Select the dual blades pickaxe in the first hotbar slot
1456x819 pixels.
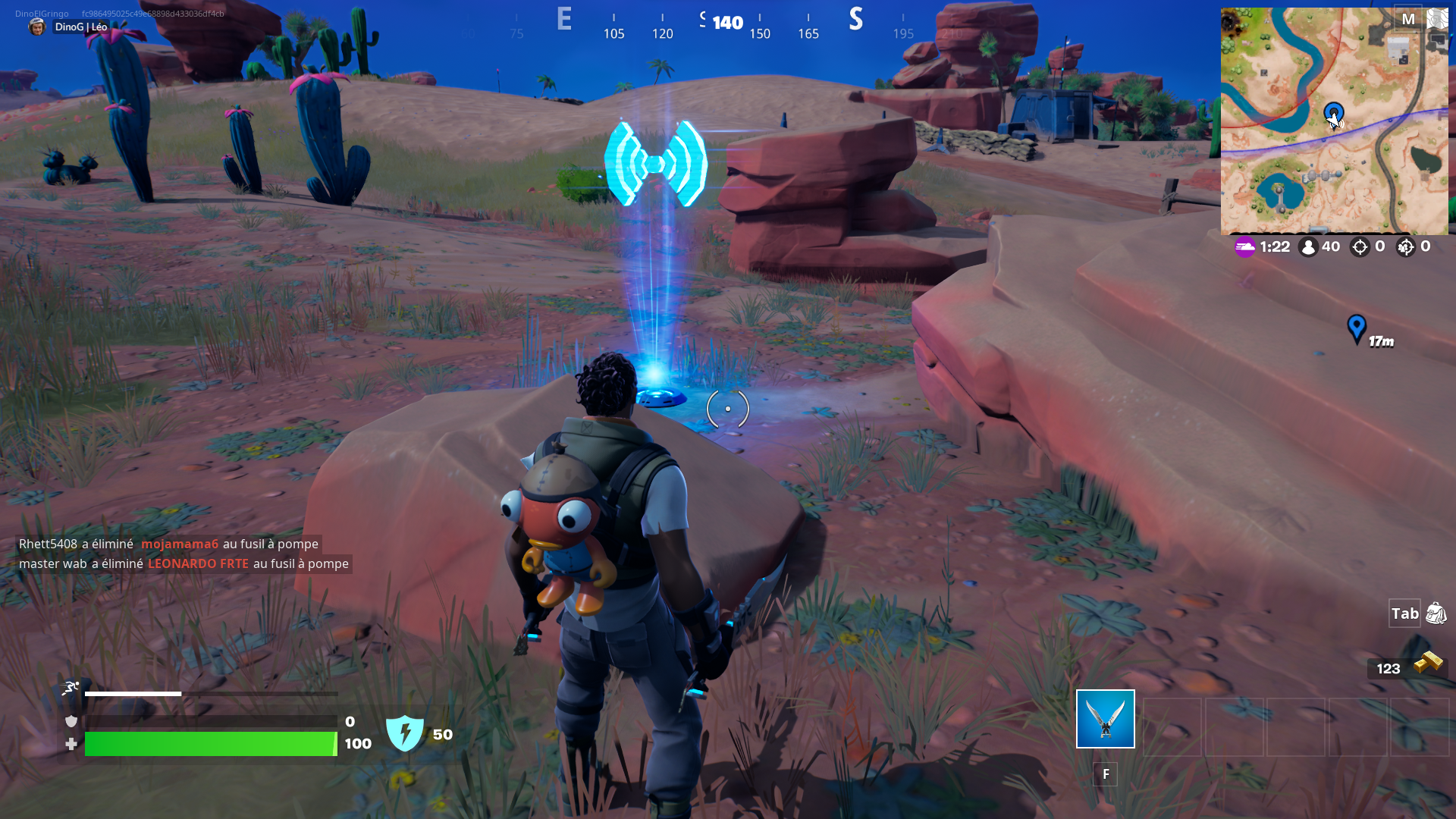pos(1105,718)
